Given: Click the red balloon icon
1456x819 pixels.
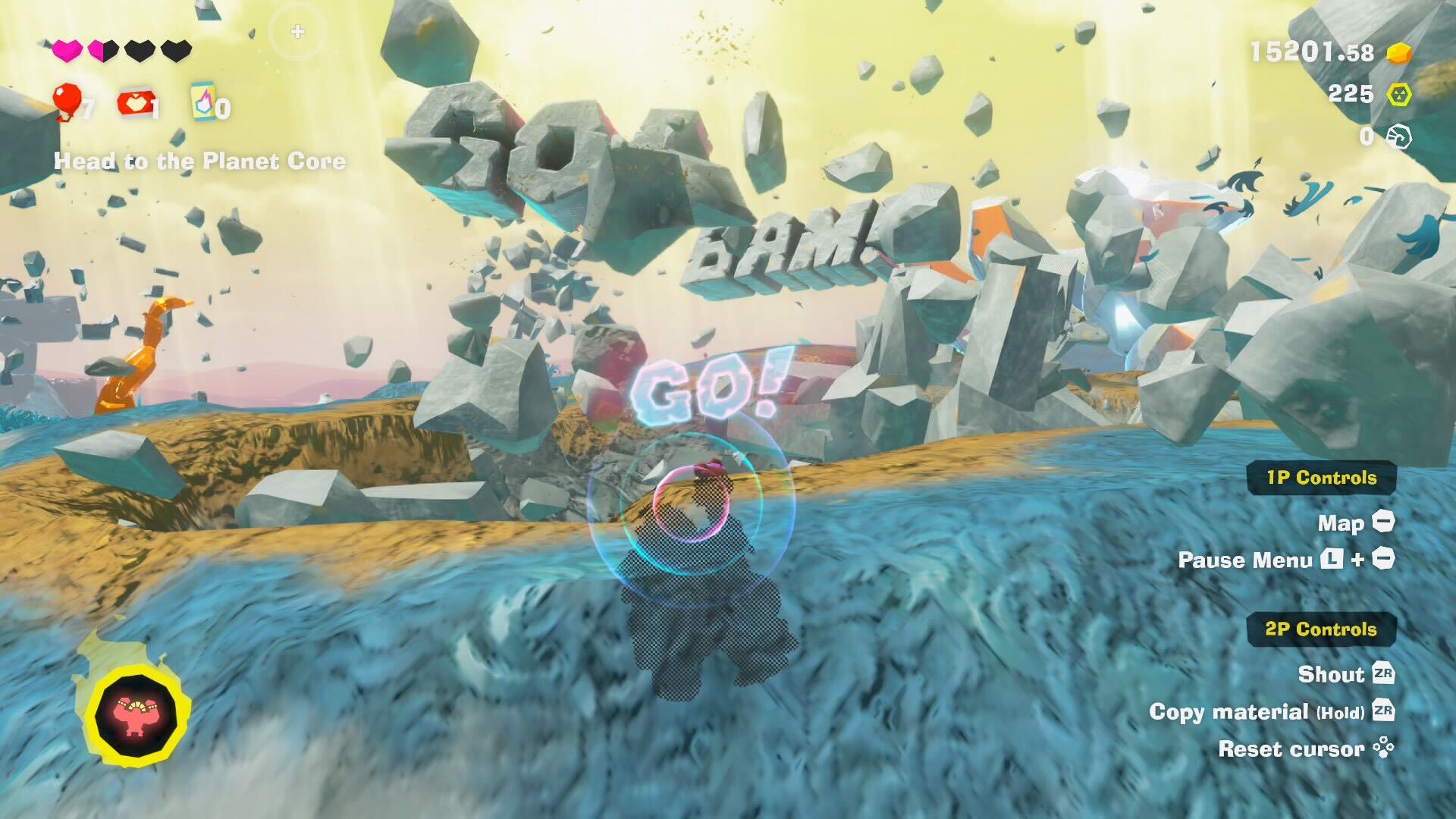Looking at the screenshot, I should pos(67,101).
